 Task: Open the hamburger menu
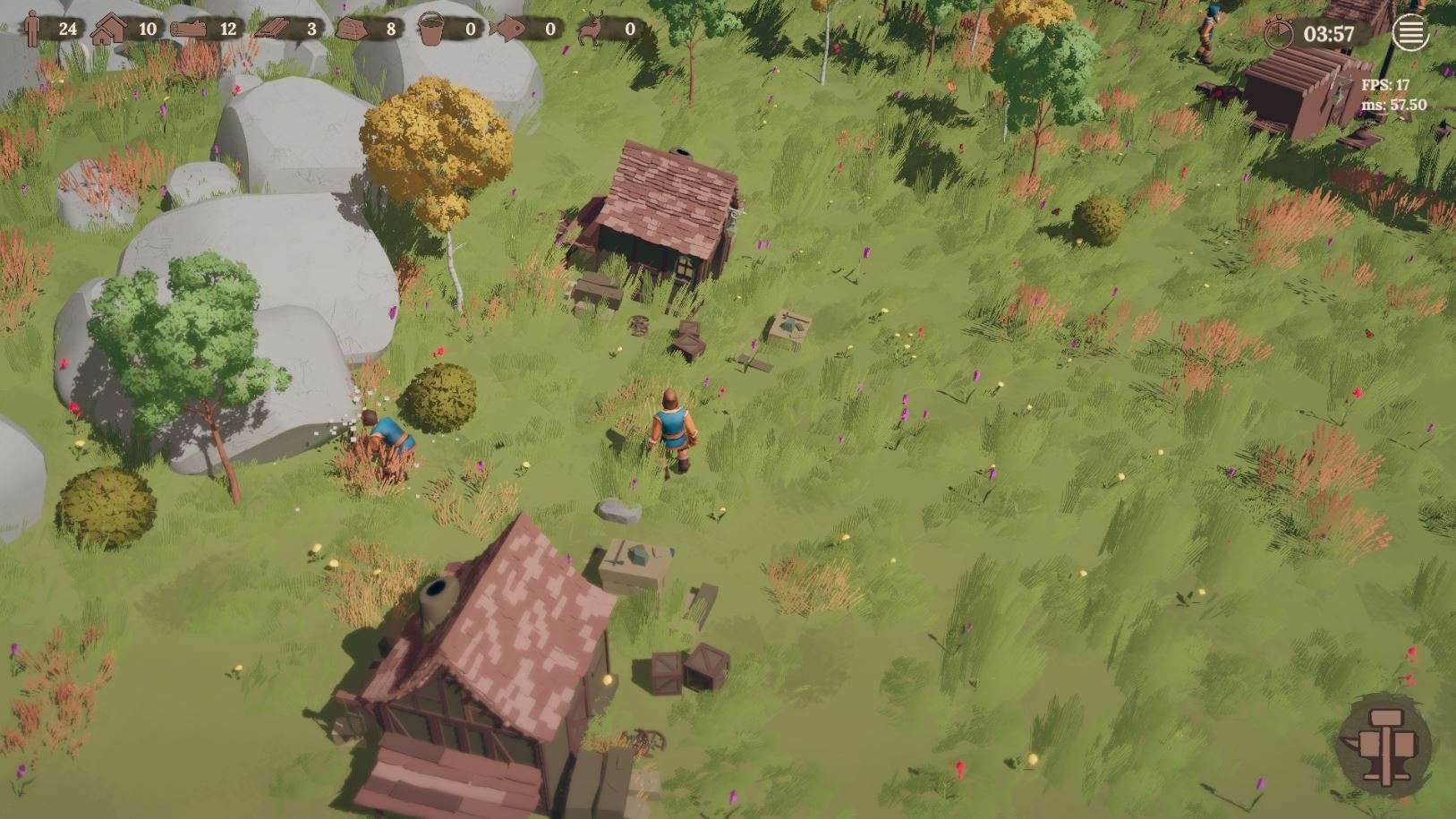pos(1409,34)
